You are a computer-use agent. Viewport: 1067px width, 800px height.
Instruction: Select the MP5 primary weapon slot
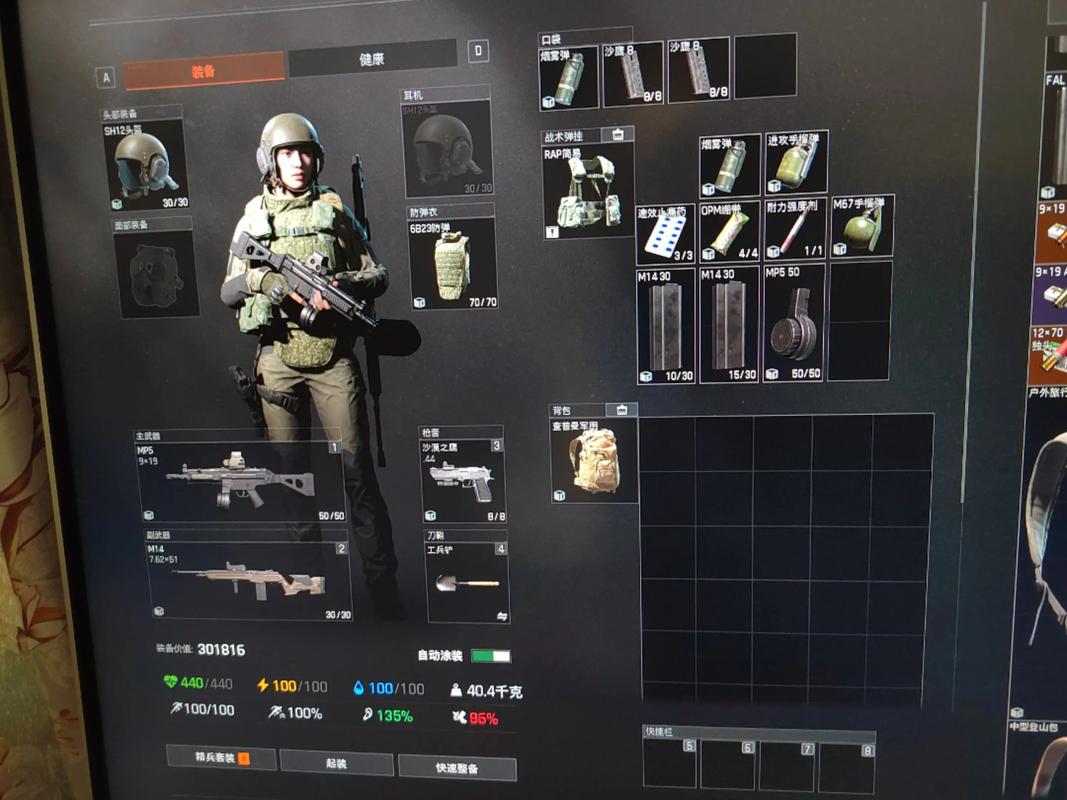pos(240,480)
